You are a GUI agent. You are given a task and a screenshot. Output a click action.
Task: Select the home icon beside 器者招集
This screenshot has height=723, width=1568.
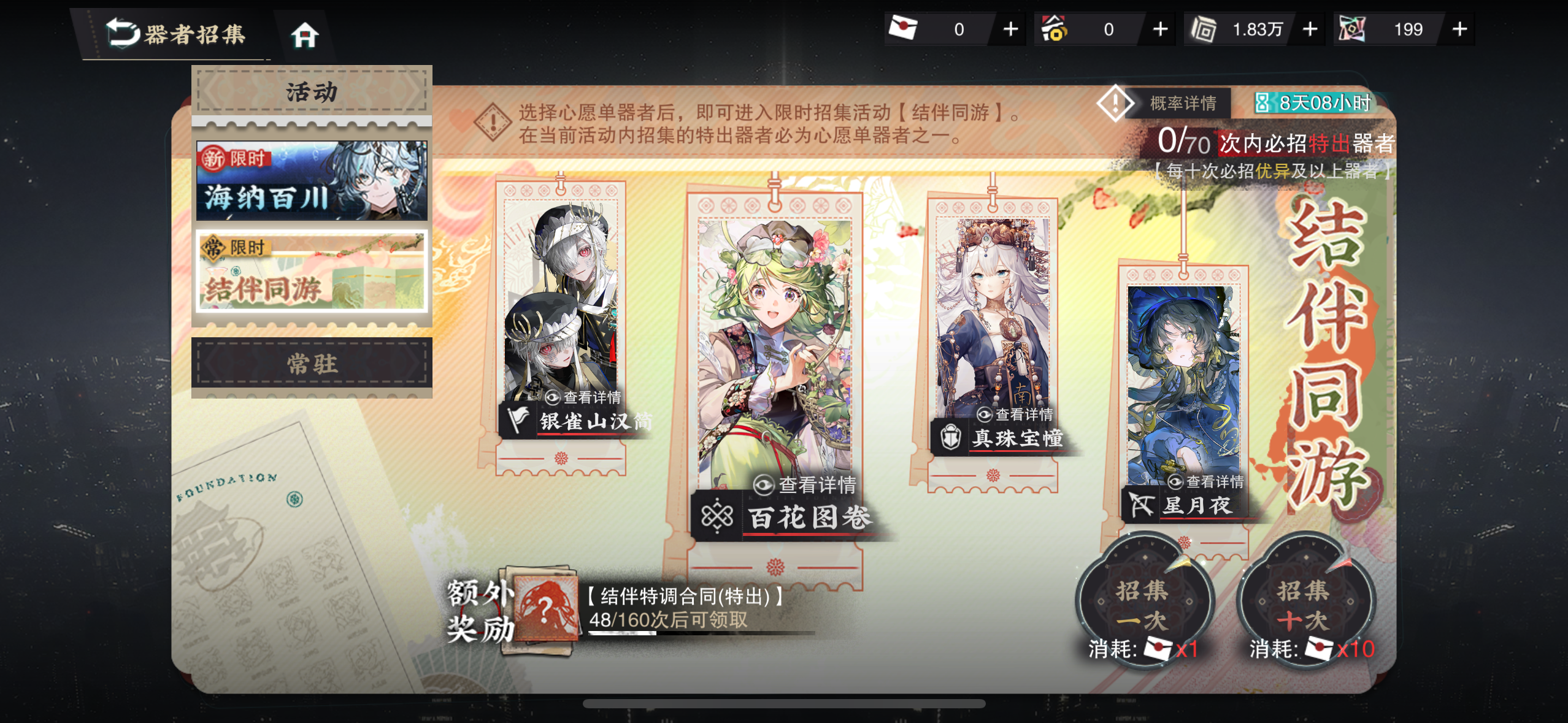pos(306,36)
